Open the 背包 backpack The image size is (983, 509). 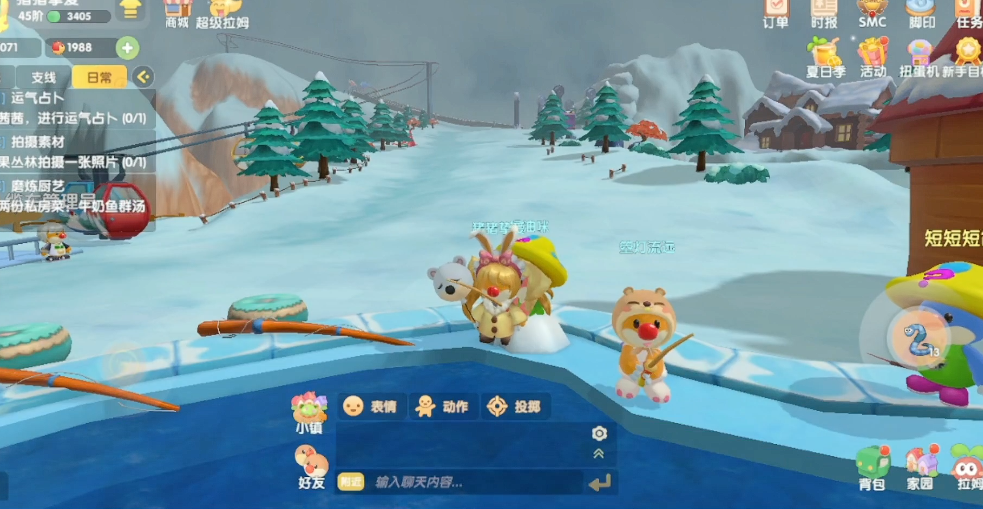(x=872, y=468)
